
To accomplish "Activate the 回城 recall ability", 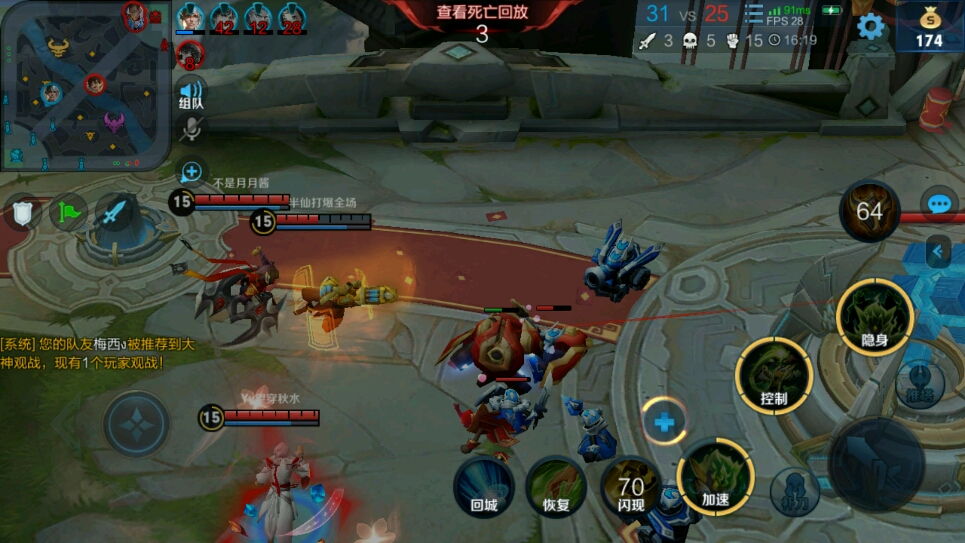I will click(x=484, y=486).
